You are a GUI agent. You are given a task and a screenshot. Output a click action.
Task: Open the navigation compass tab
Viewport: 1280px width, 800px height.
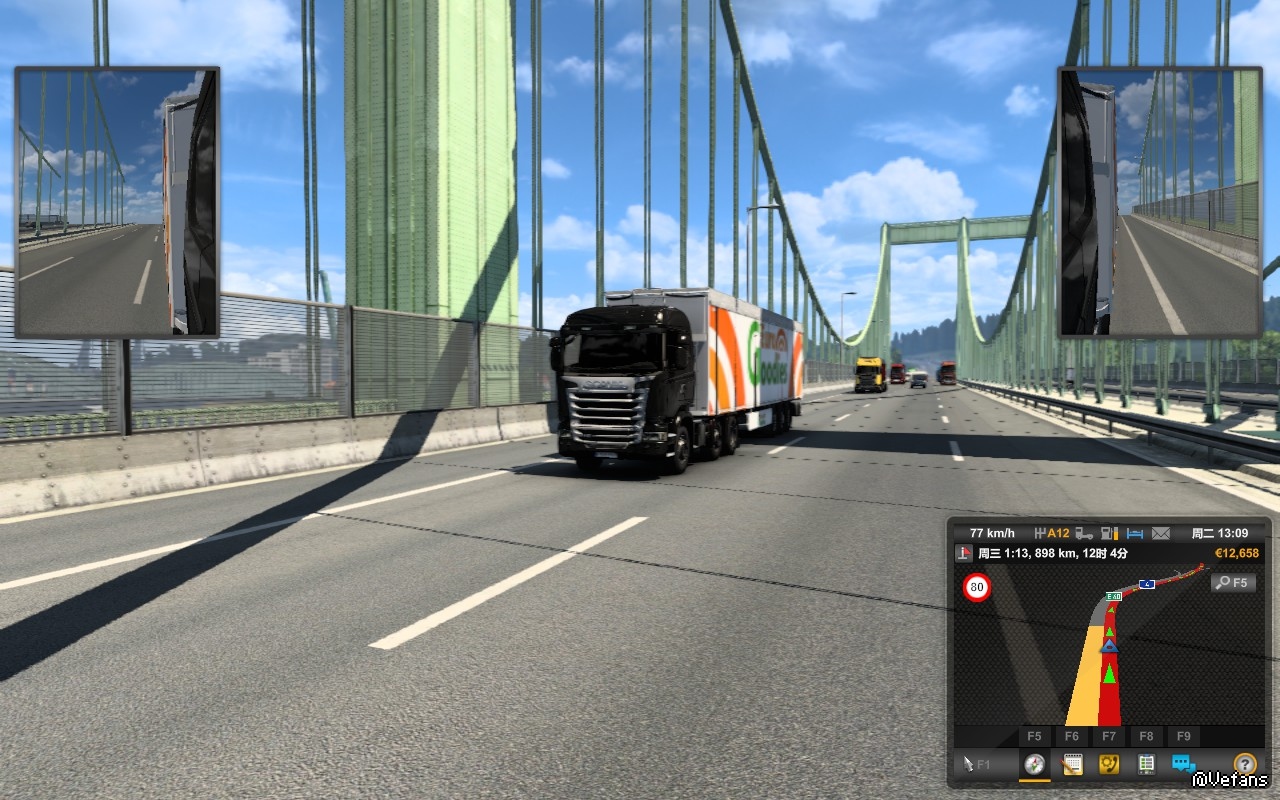point(1035,764)
